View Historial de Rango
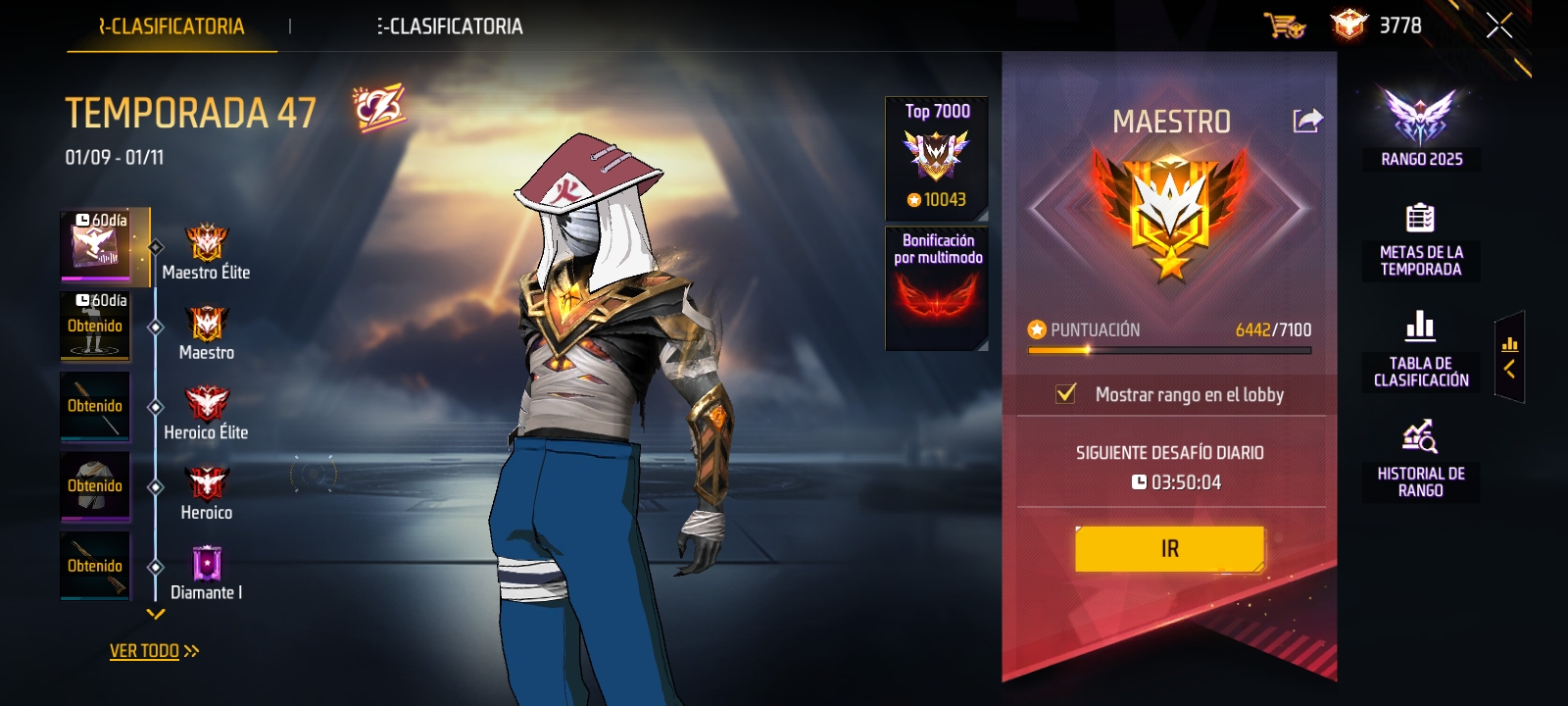1568x706 pixels. coord(1421,461)
